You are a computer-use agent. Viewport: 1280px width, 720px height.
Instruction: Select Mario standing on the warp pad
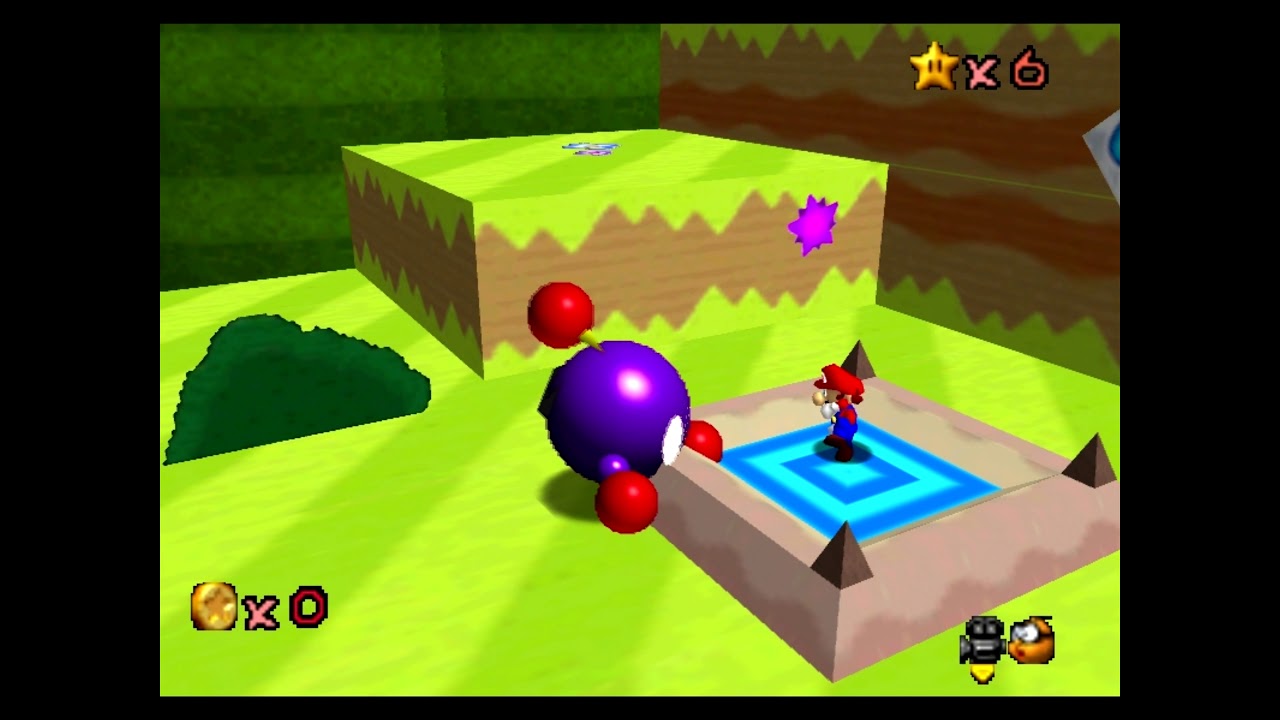(840, 415)
